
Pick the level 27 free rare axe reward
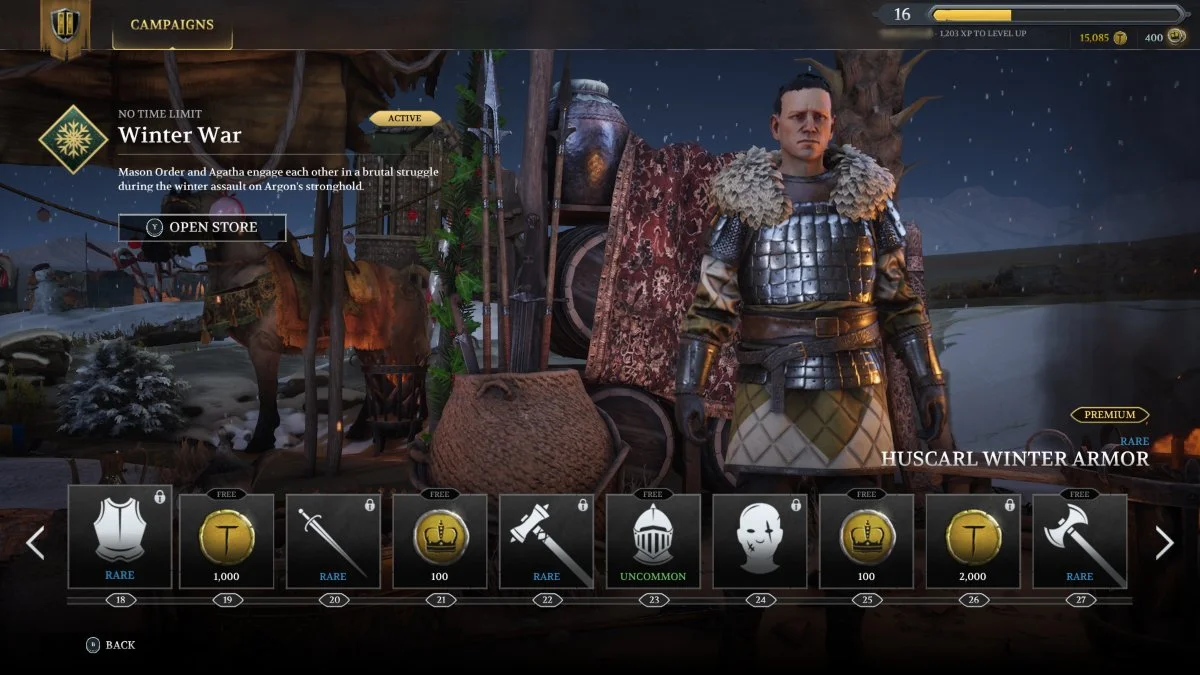pyautogui.click(x=1079, y=541)
